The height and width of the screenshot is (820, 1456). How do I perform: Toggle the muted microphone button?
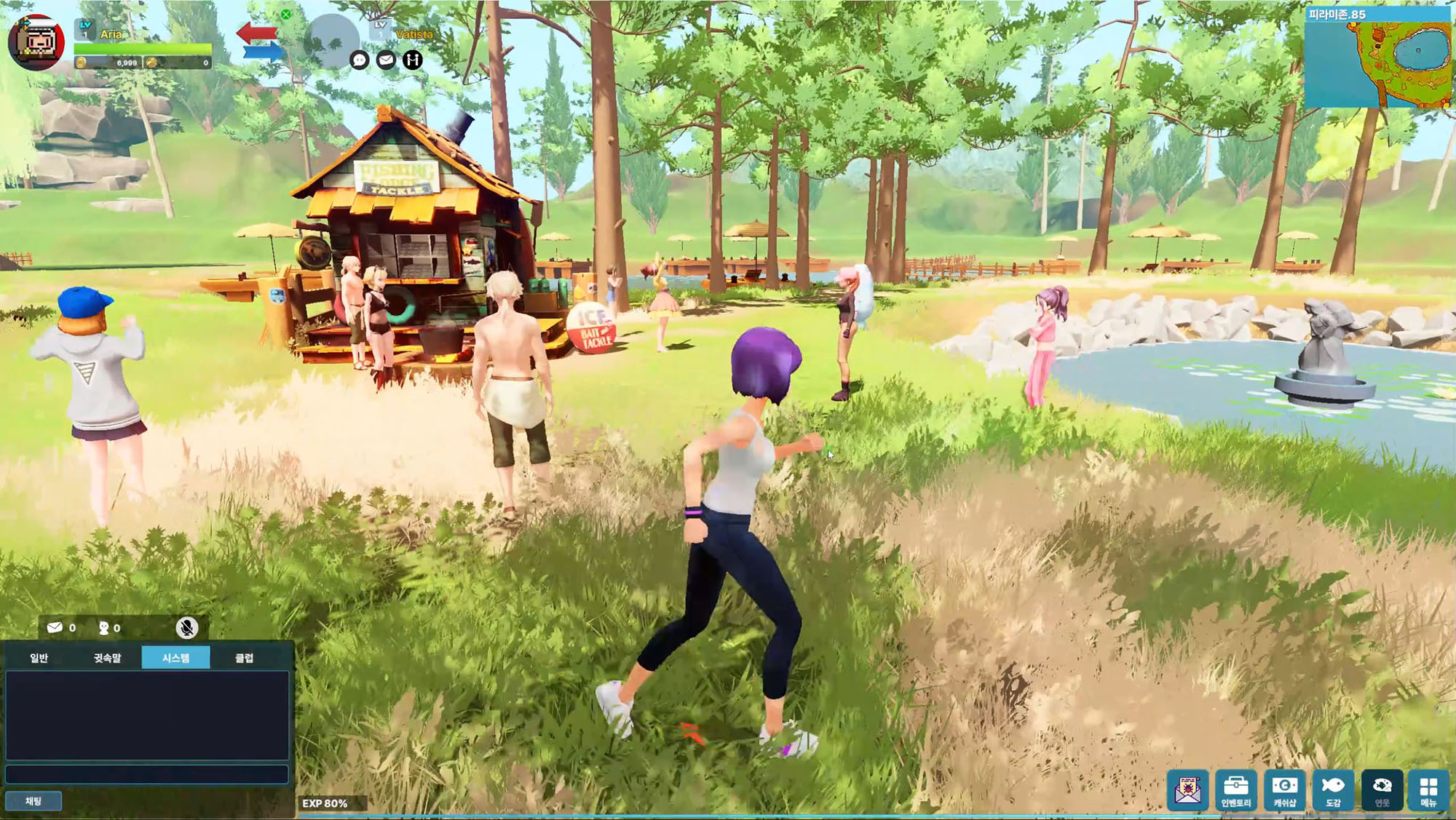tap(187, 627)
